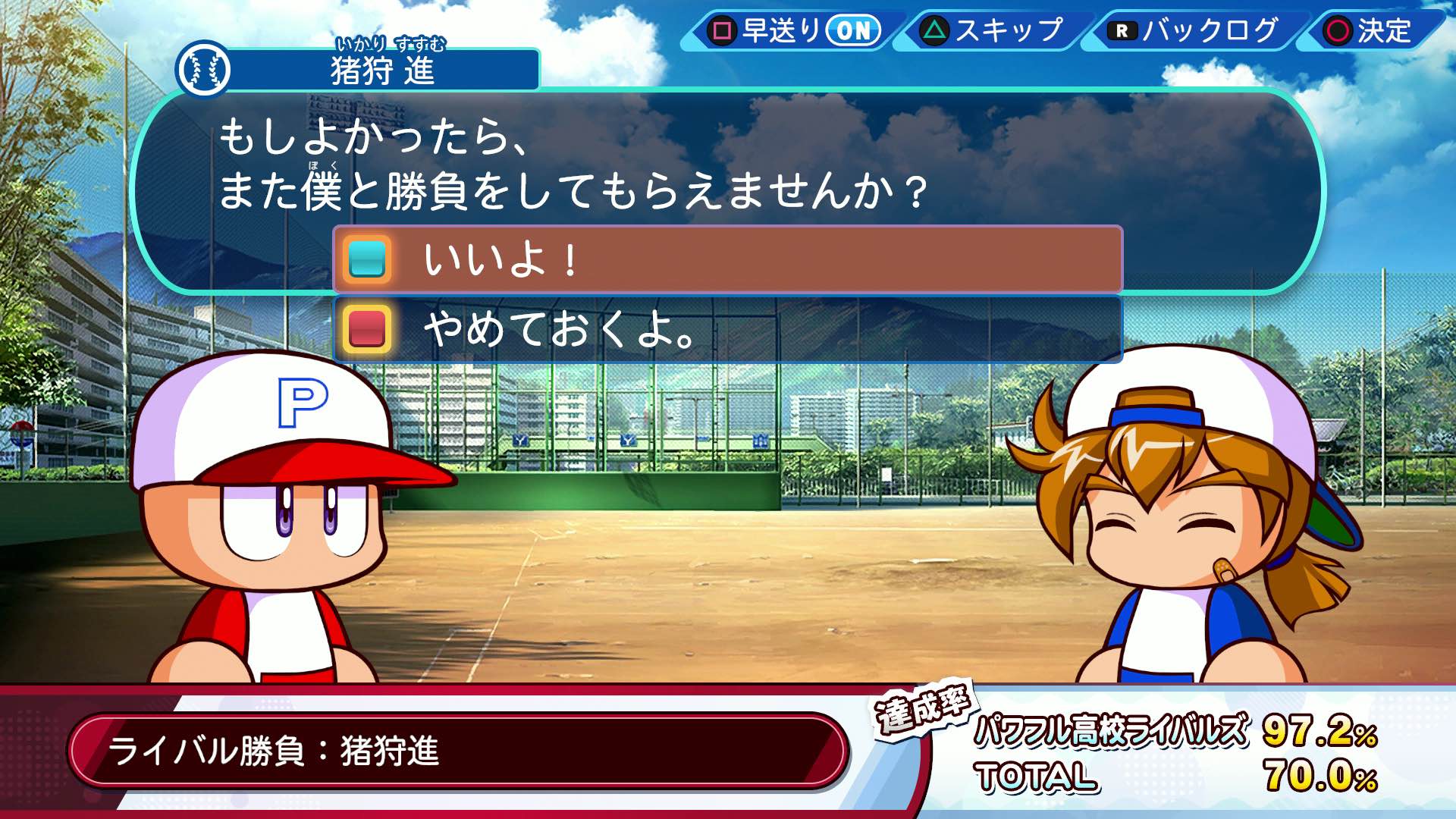Open the バックログ message history
Viewport: 1456px width, 819px height.
pos(1187,32)
